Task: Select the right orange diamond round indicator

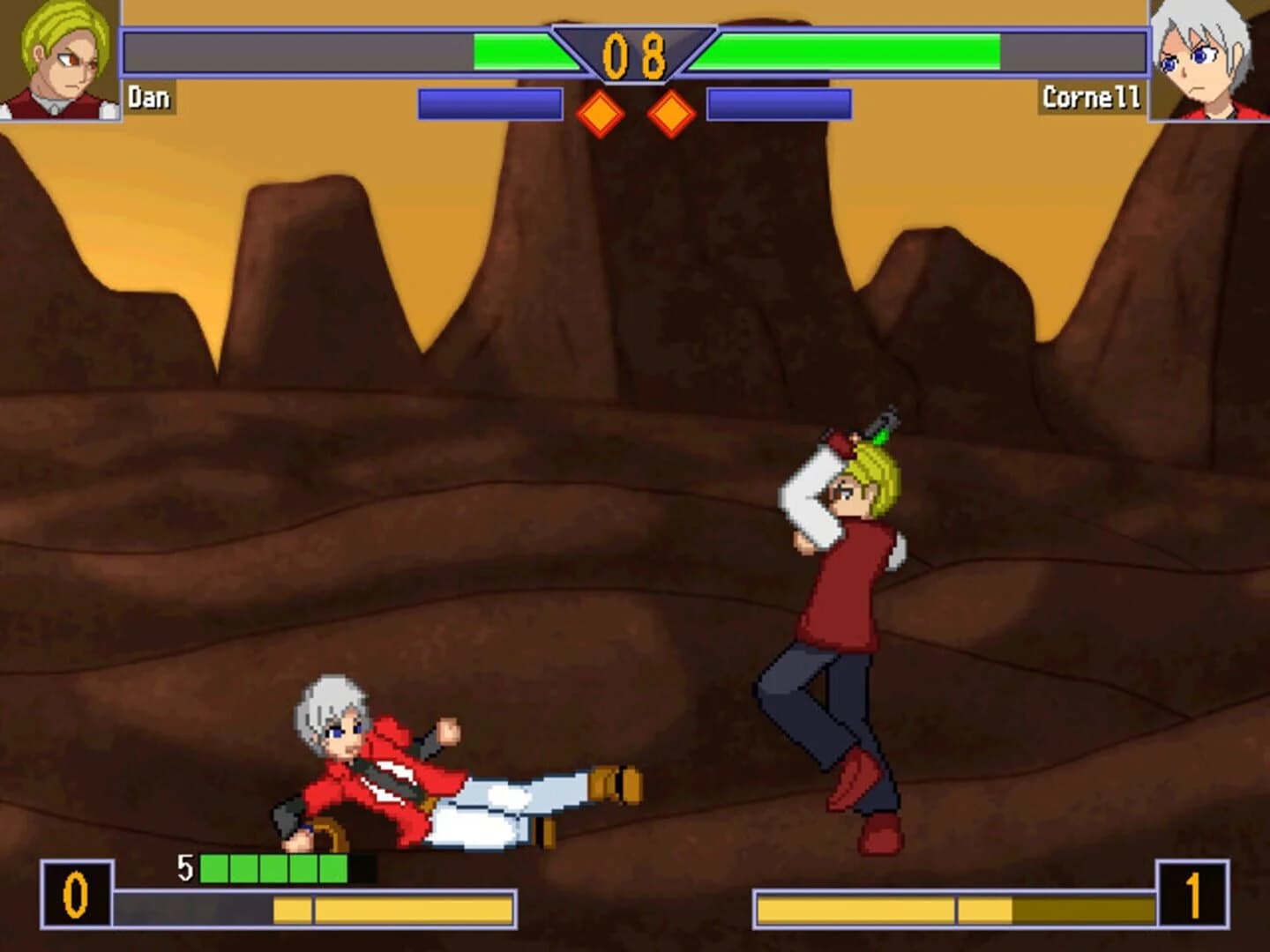Action: tap(669, 112)
